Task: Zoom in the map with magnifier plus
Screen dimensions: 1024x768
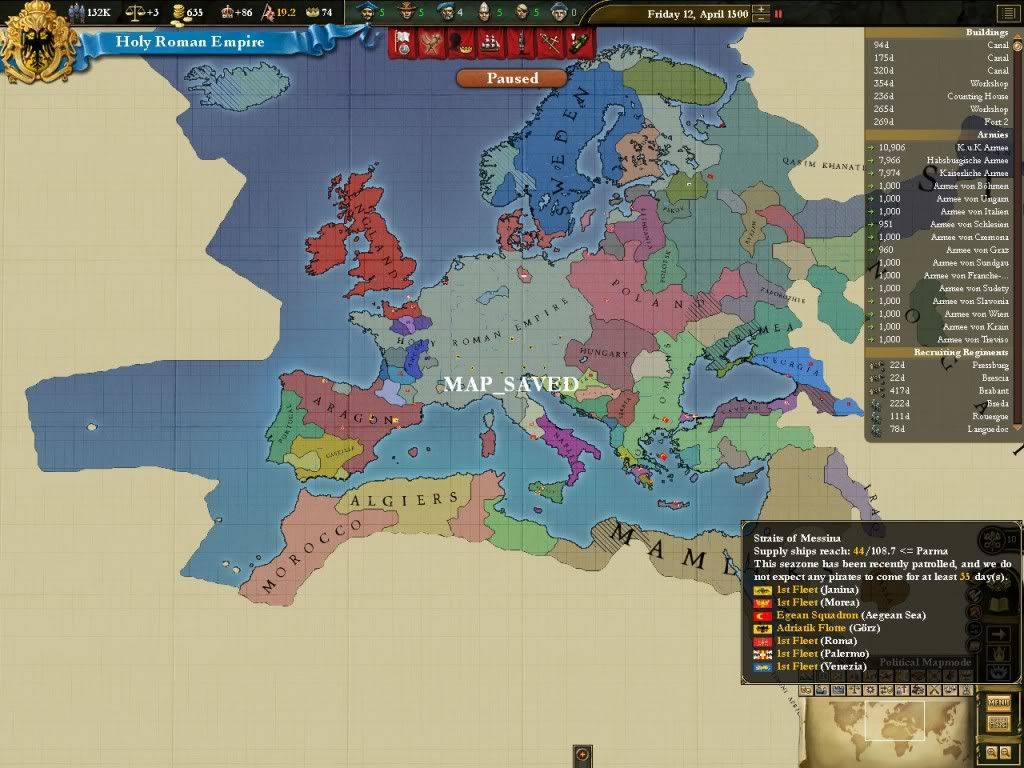Action: click(991, 751)
